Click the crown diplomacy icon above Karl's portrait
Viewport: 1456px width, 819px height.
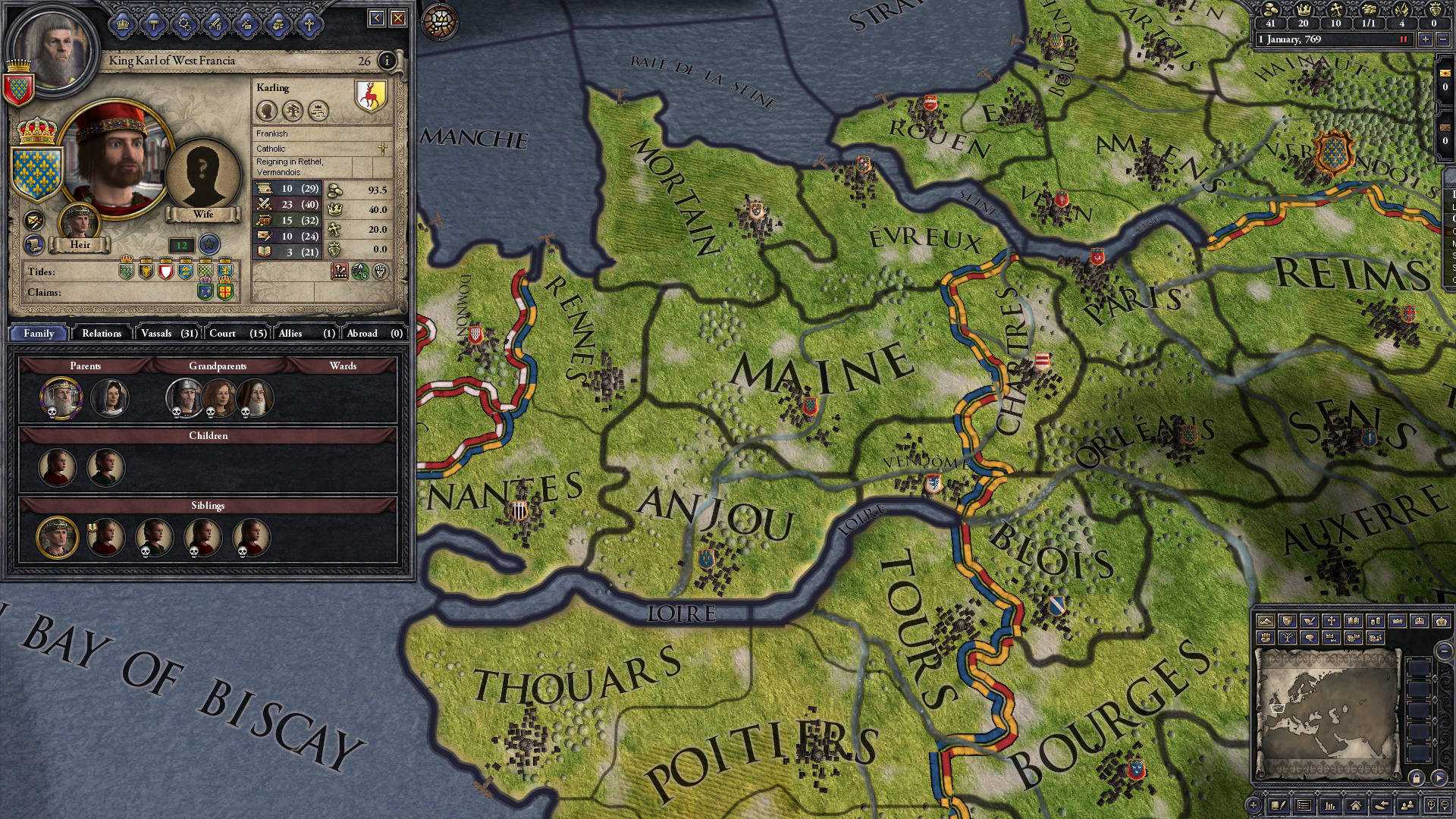pyautogui.click(x=121, y=22)
